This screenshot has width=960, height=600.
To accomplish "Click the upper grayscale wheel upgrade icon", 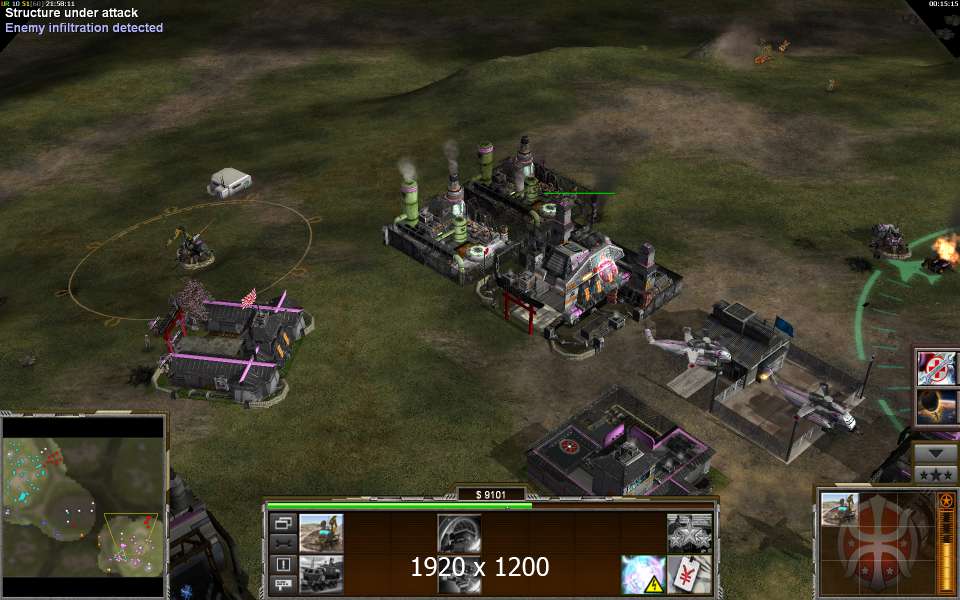I will pyautogui.click(x=459, y=532).
